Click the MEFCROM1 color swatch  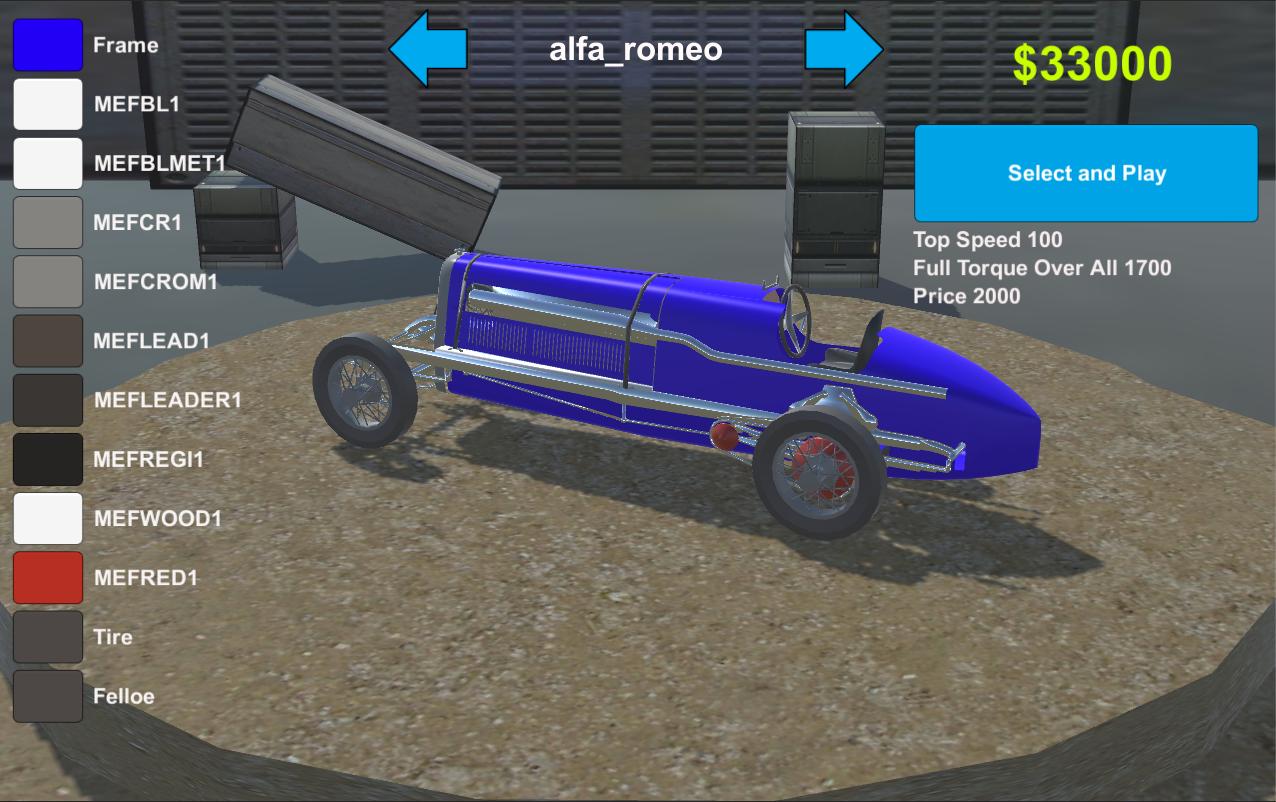(48, 281)
